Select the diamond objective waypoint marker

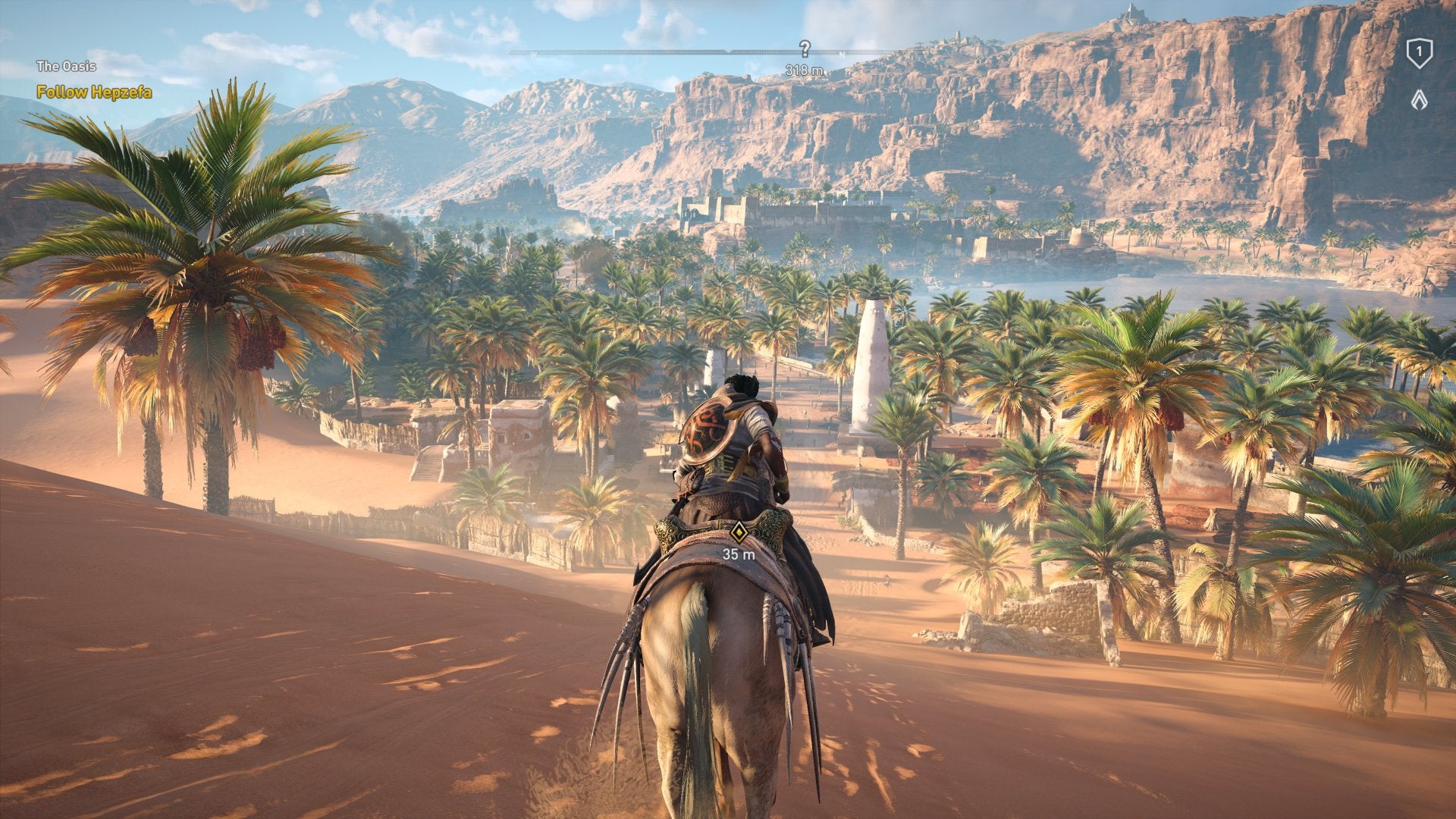point(739,532)
